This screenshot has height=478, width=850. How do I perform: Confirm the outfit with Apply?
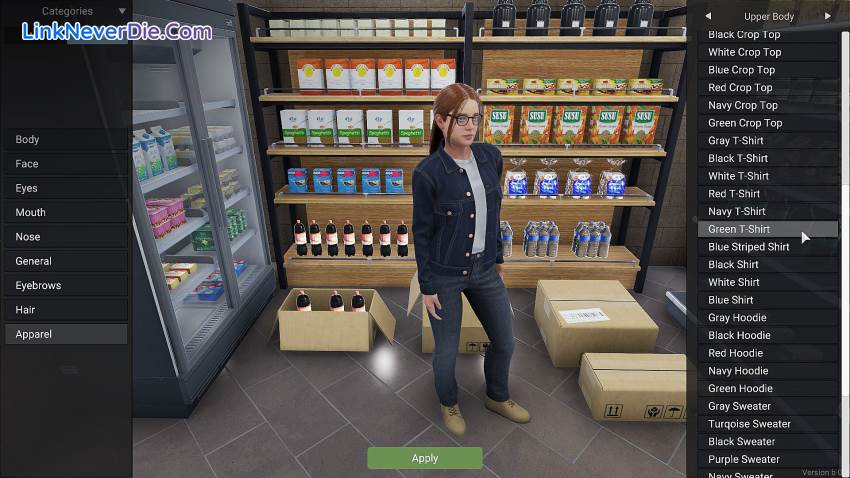(424, 458)
